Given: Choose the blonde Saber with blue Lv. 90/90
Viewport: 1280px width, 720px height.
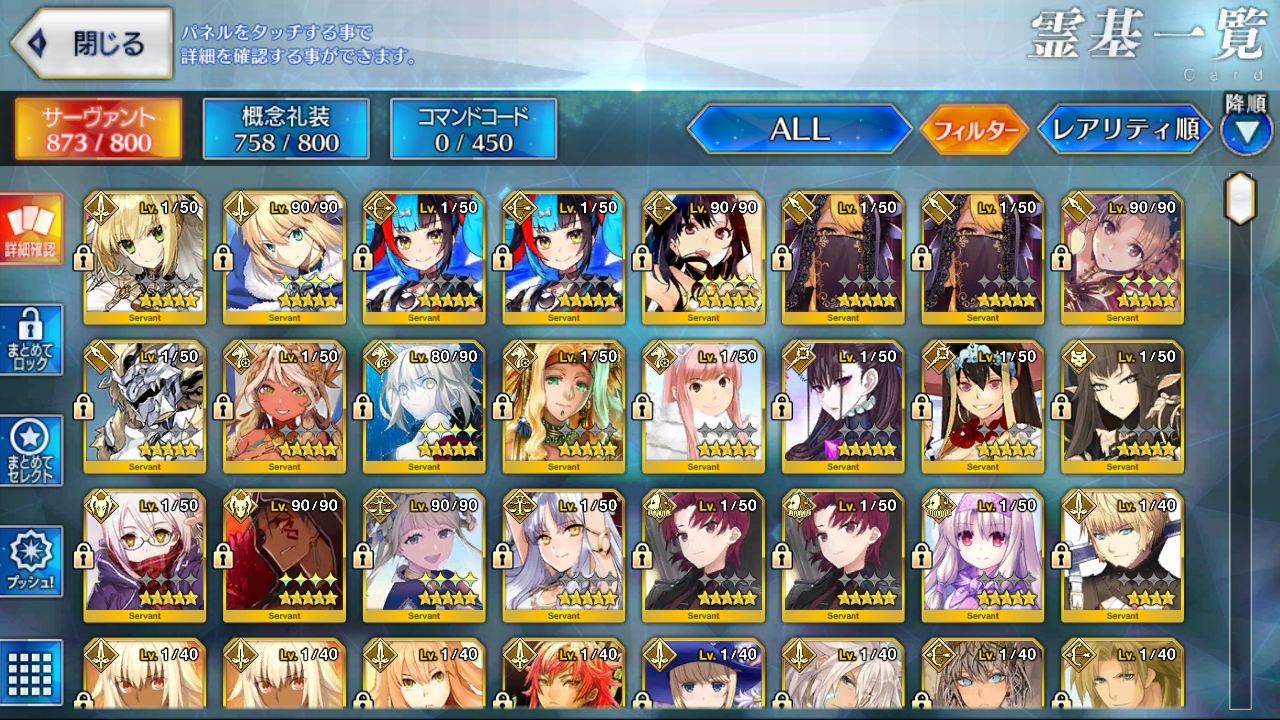Looking at the screenshot, I should coord(284,258).
